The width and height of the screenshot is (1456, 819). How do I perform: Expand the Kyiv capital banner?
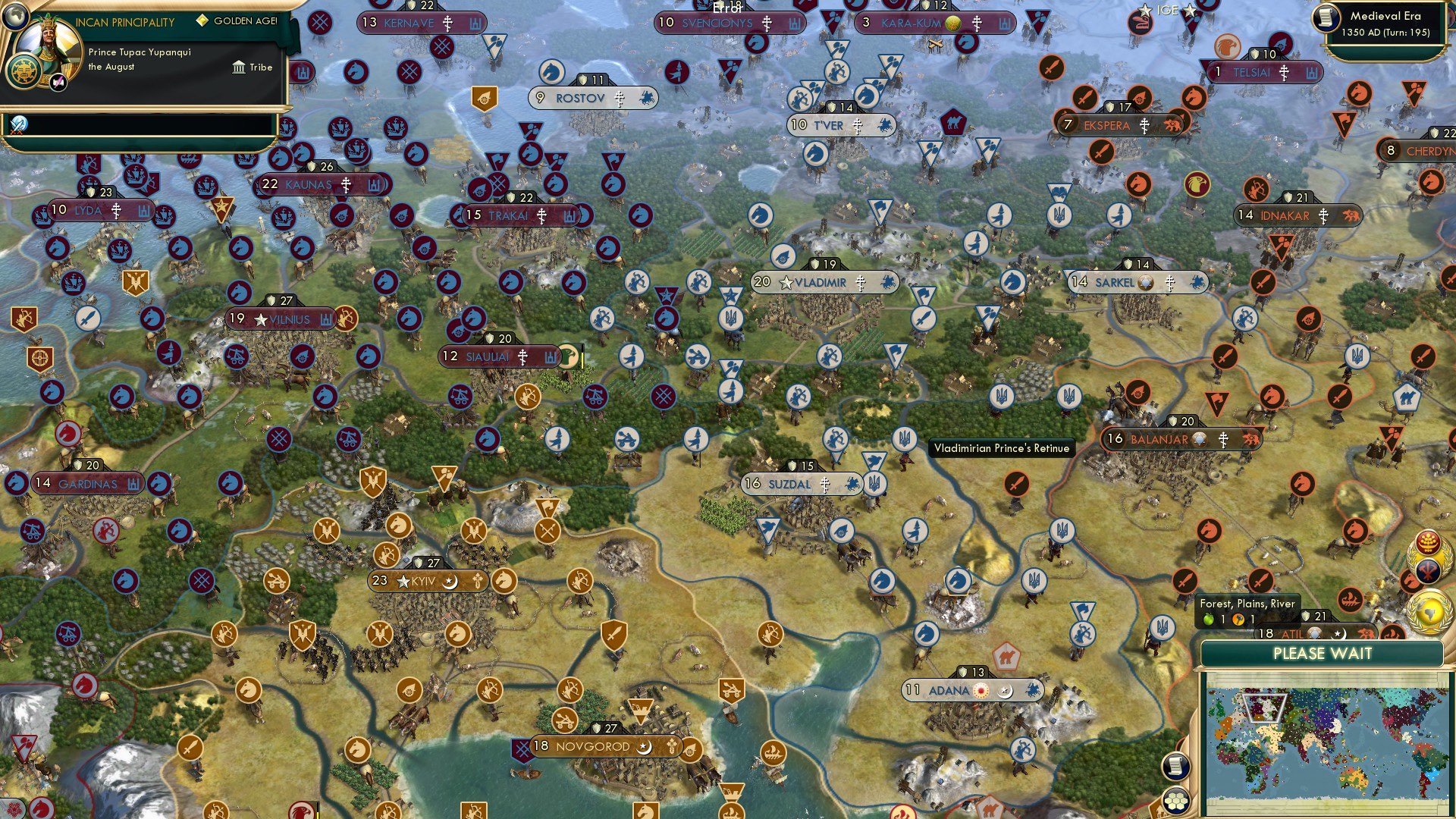427,580
